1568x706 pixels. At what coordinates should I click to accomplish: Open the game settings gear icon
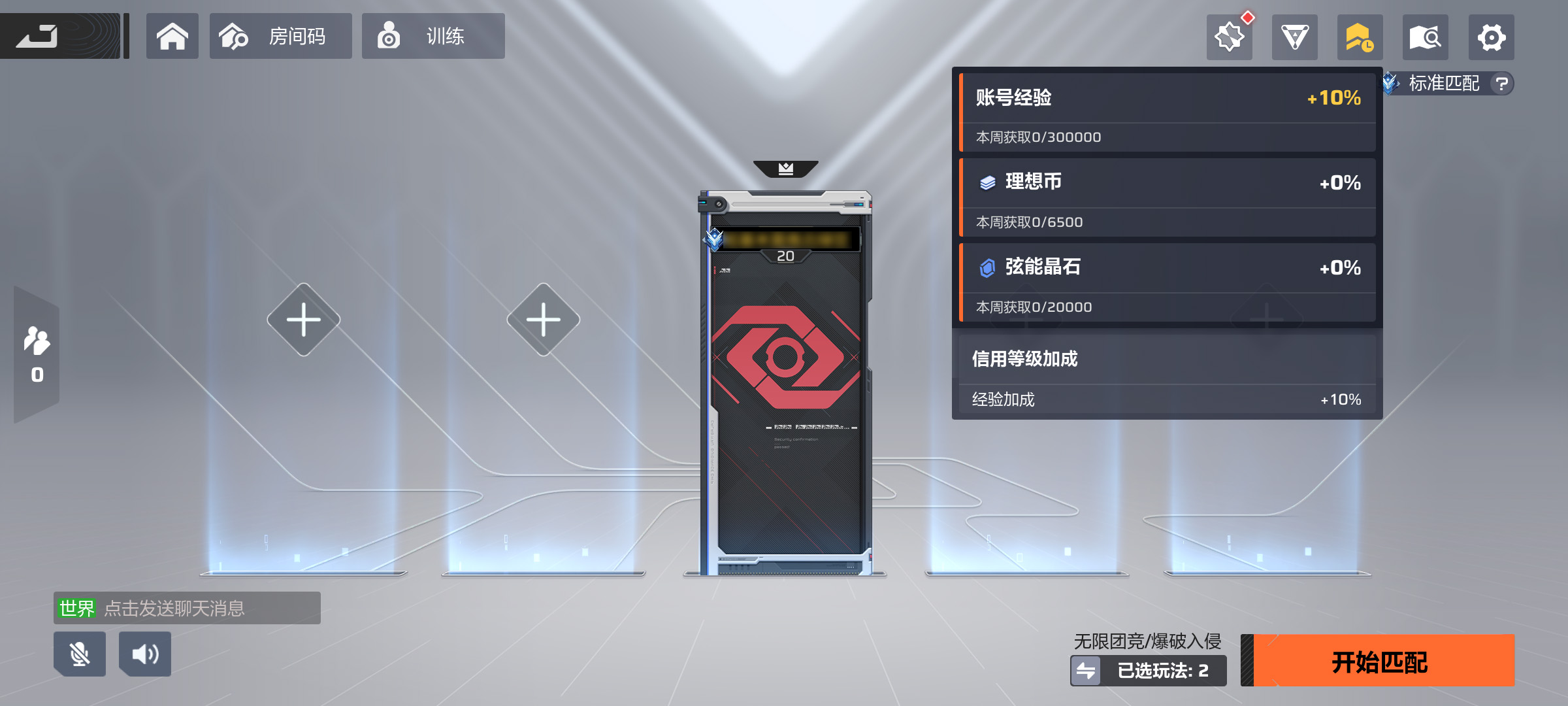(x=1490, y=37)
